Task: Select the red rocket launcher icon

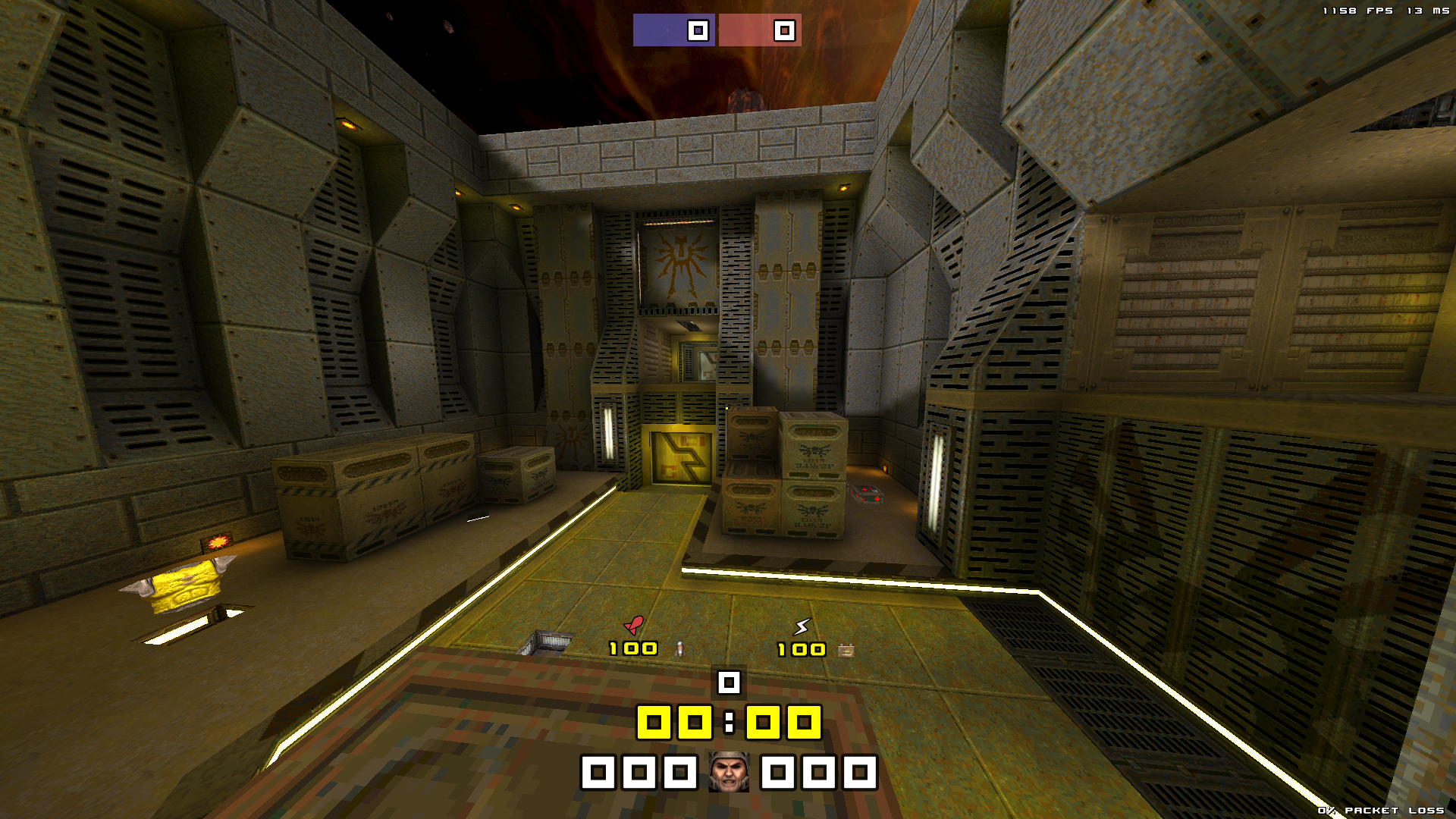Action: point(634,625)
